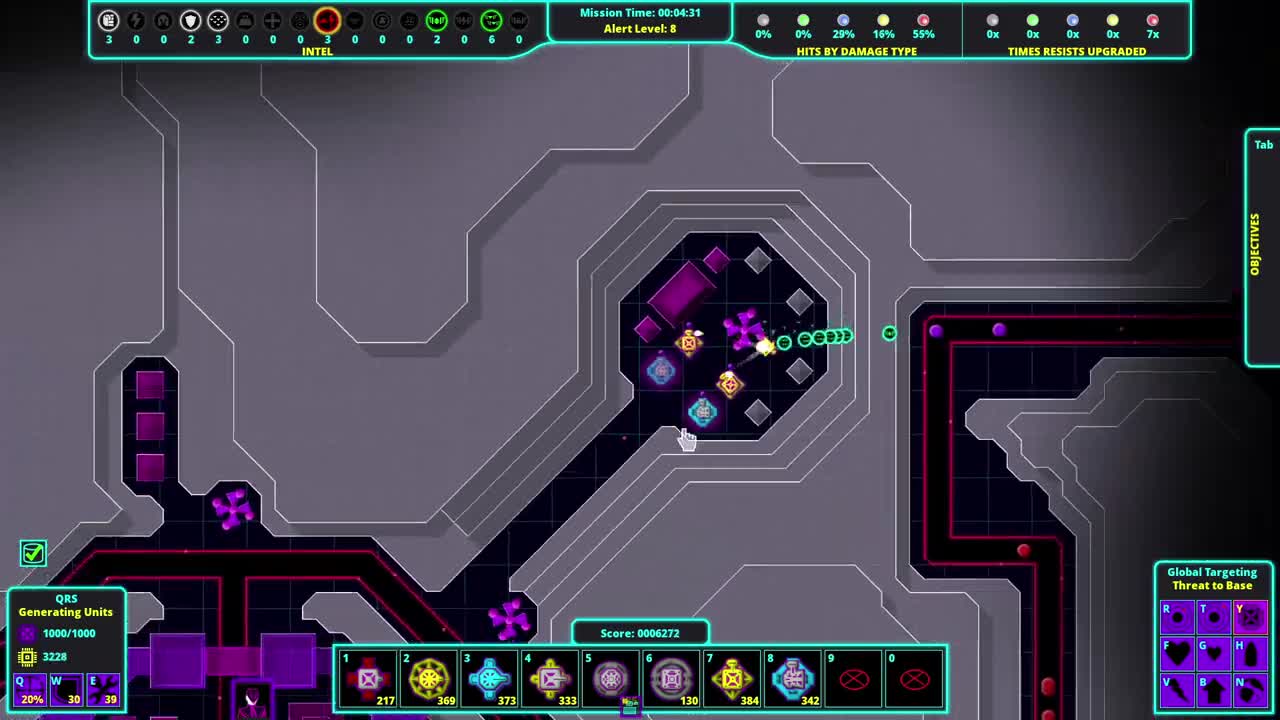Image resolution: width=1280 pixels, height=720 pixels.
Task: Toggle the green checkmark box above QRS panel
Action: [33, 553]
